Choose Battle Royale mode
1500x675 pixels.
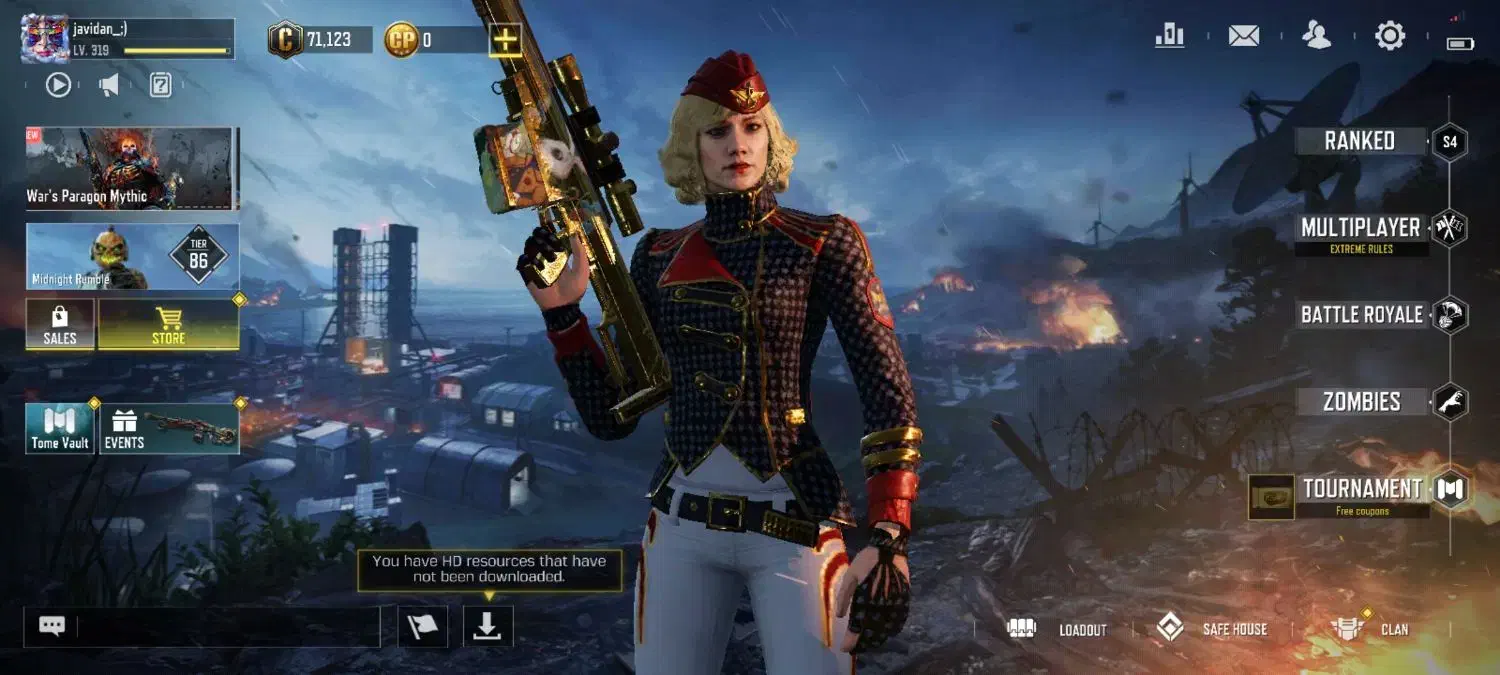coord(1361,315)
